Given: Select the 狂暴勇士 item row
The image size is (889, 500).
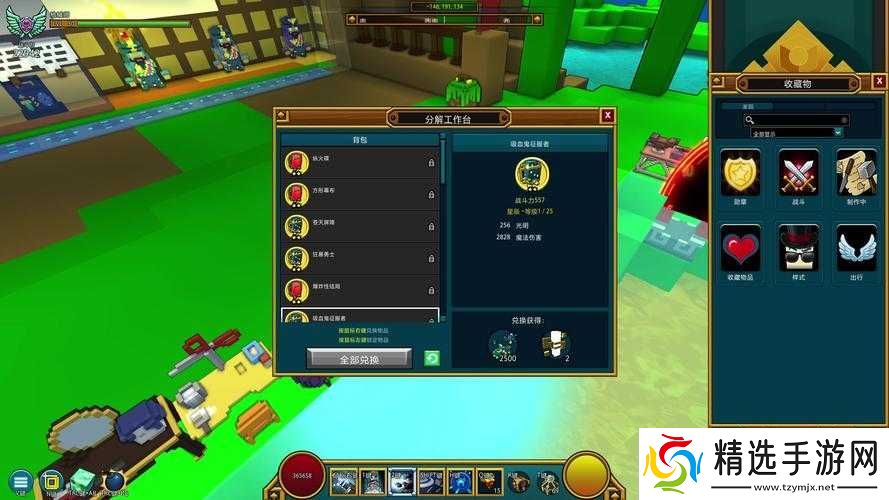Looking at the screenshot, I should pos(360,259).
